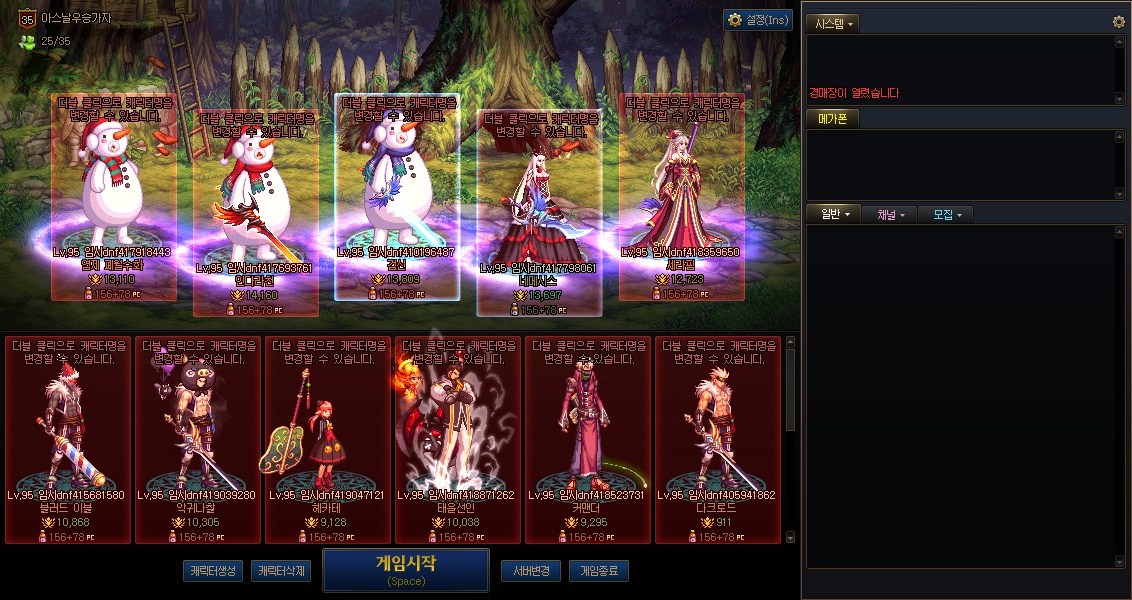Open chat settings gear icon
Viewport: 1132px width, 600px height.
point(1119,22)
